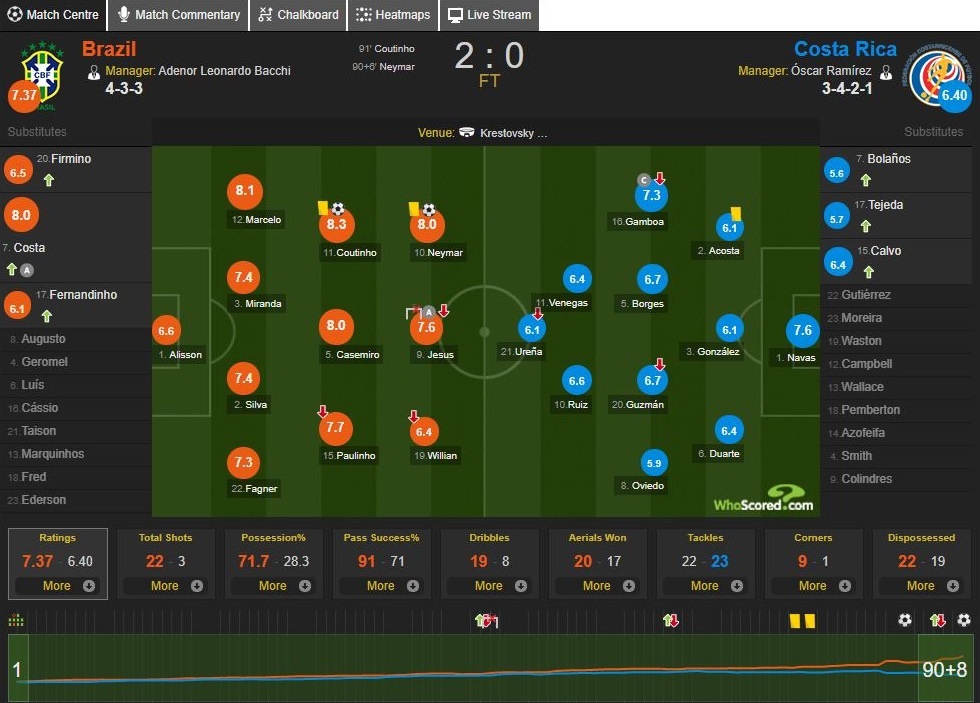The height and width of the screenshot is (703, 980).
Task: Select Coutinho's 8.3 rating circle
Action: 336,226
